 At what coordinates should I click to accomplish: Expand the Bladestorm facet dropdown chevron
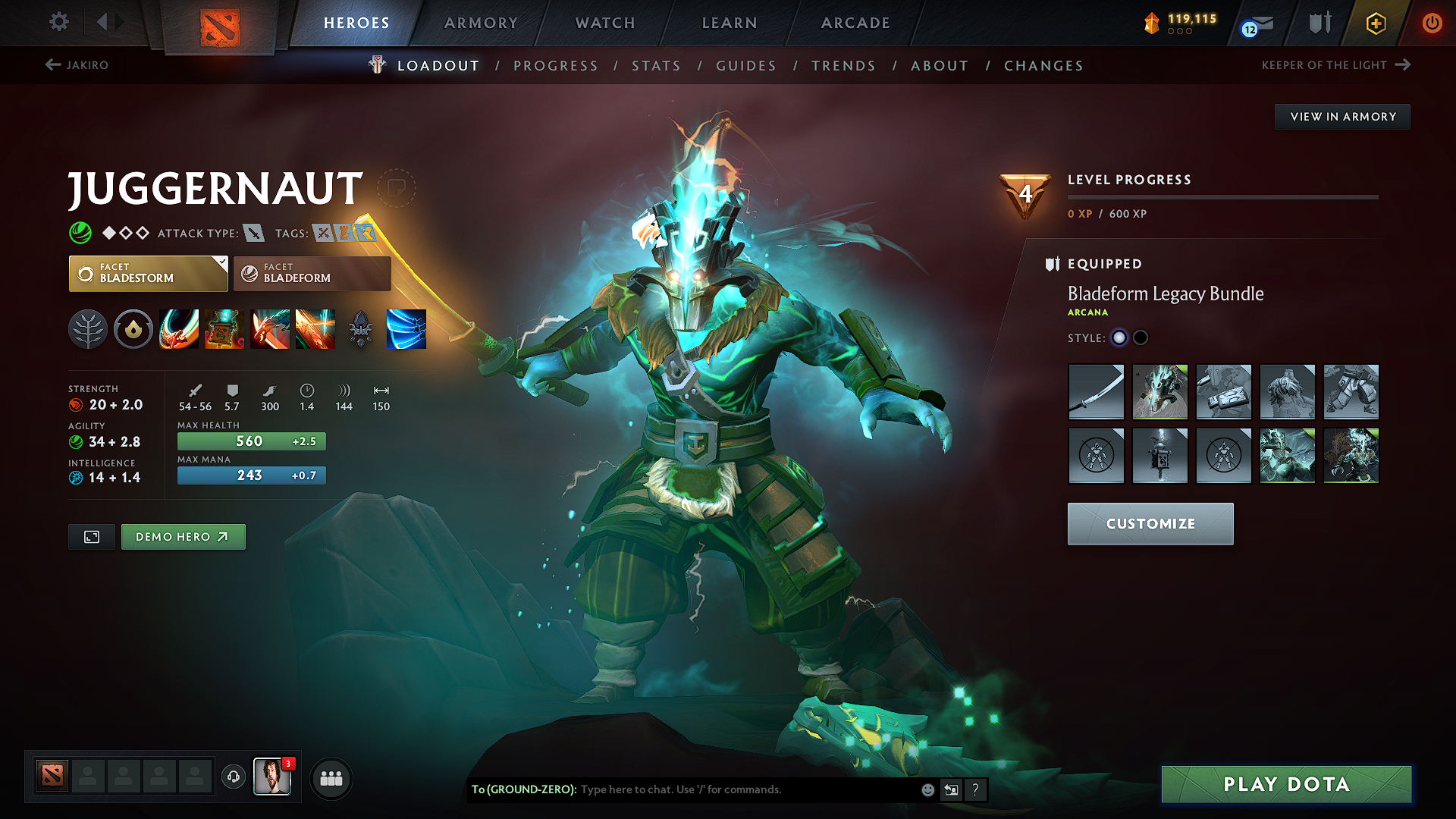pos(221,263)
